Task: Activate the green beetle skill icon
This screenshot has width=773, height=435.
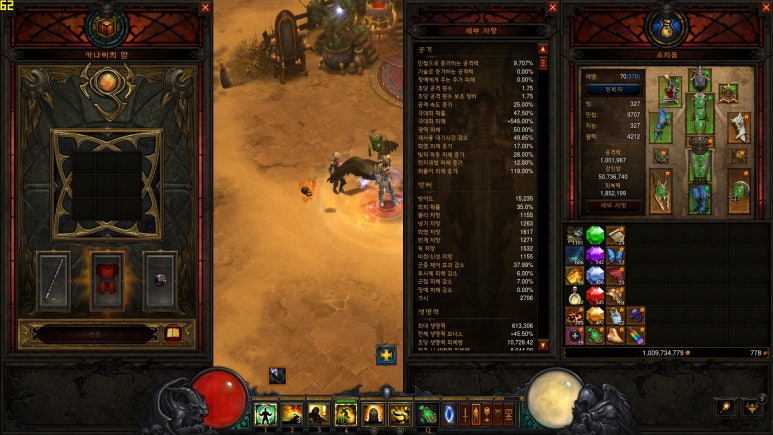Action: pos(425,412)
